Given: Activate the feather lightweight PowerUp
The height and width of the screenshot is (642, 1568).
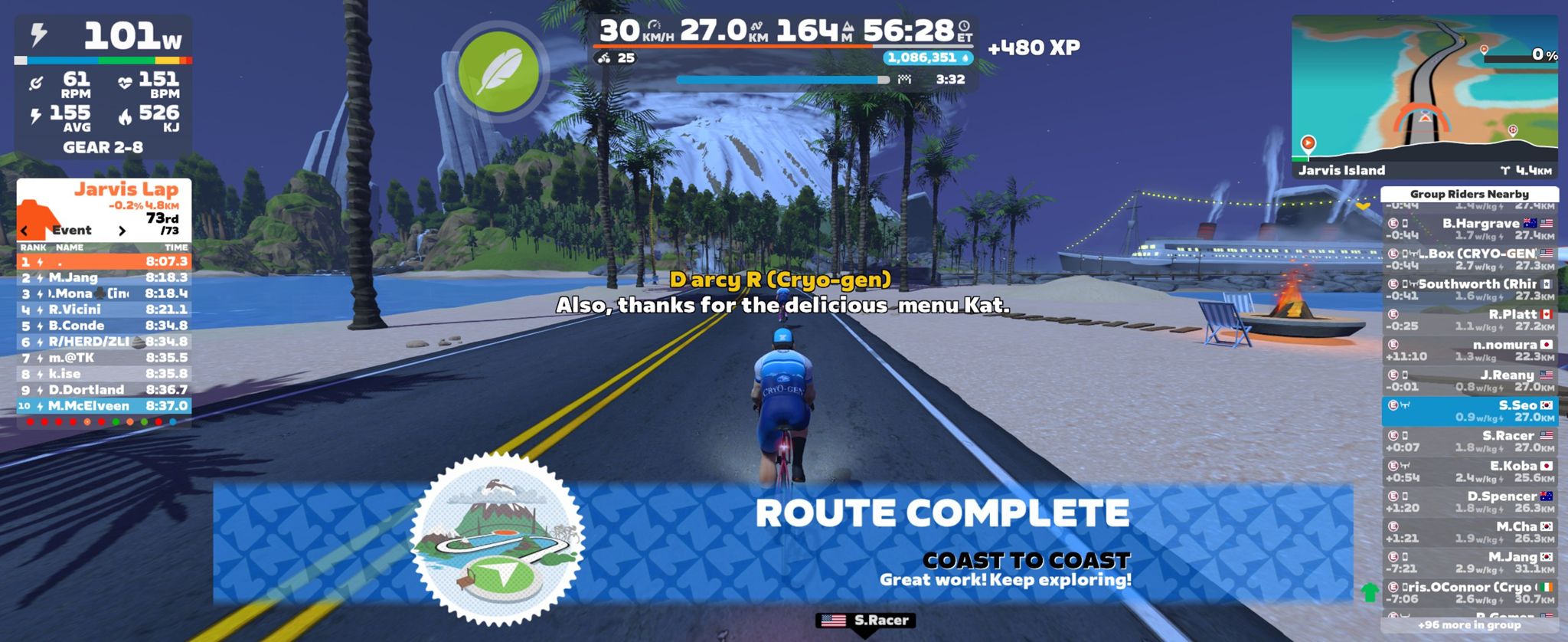Looking at the screenshot, I should pos(499,72).
